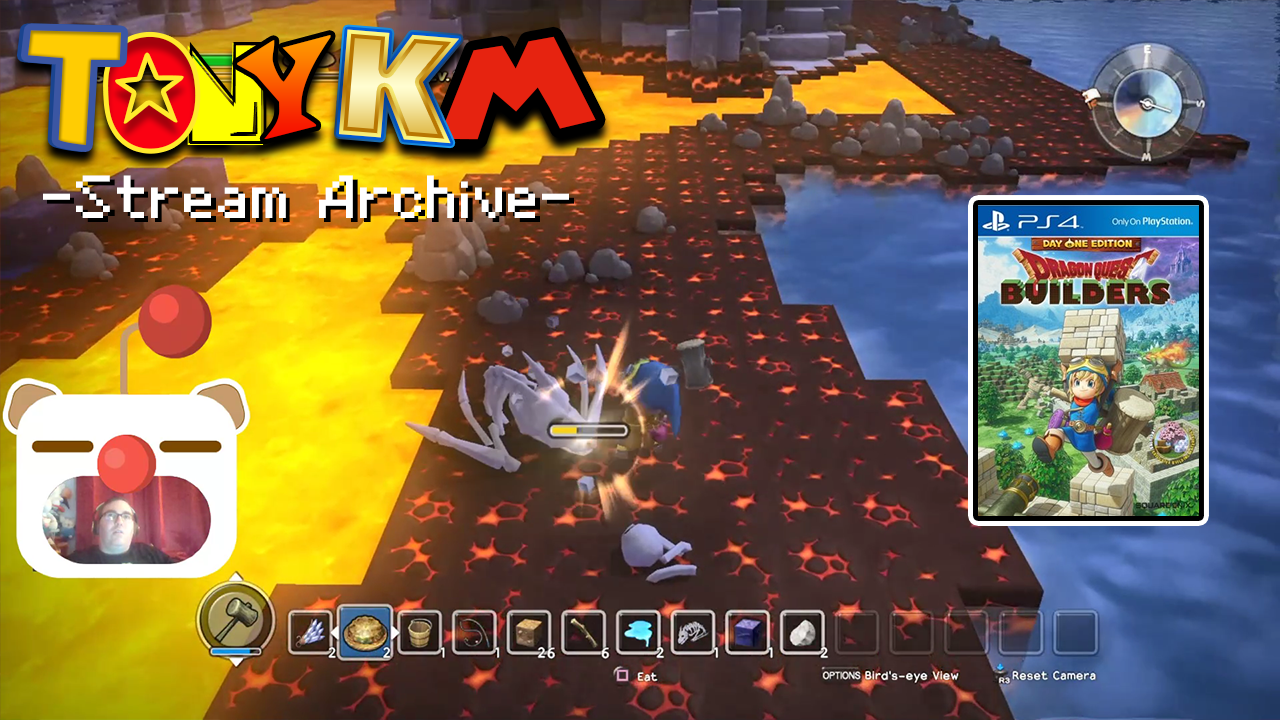1280x720 pixels.
Task: Click the compass in the corner
Action: (x=1146, y=103)
